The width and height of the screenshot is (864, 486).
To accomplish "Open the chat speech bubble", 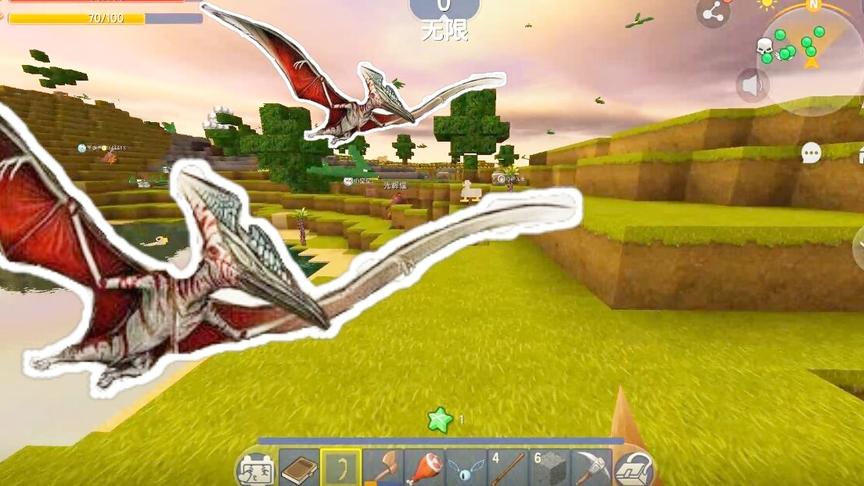I will coord(811,152).
